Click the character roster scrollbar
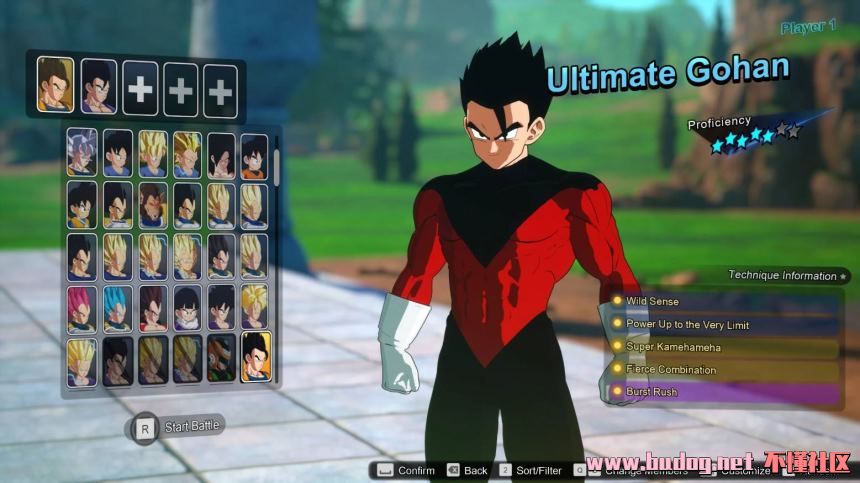860x483 pixels. click(x=277, y=170)
